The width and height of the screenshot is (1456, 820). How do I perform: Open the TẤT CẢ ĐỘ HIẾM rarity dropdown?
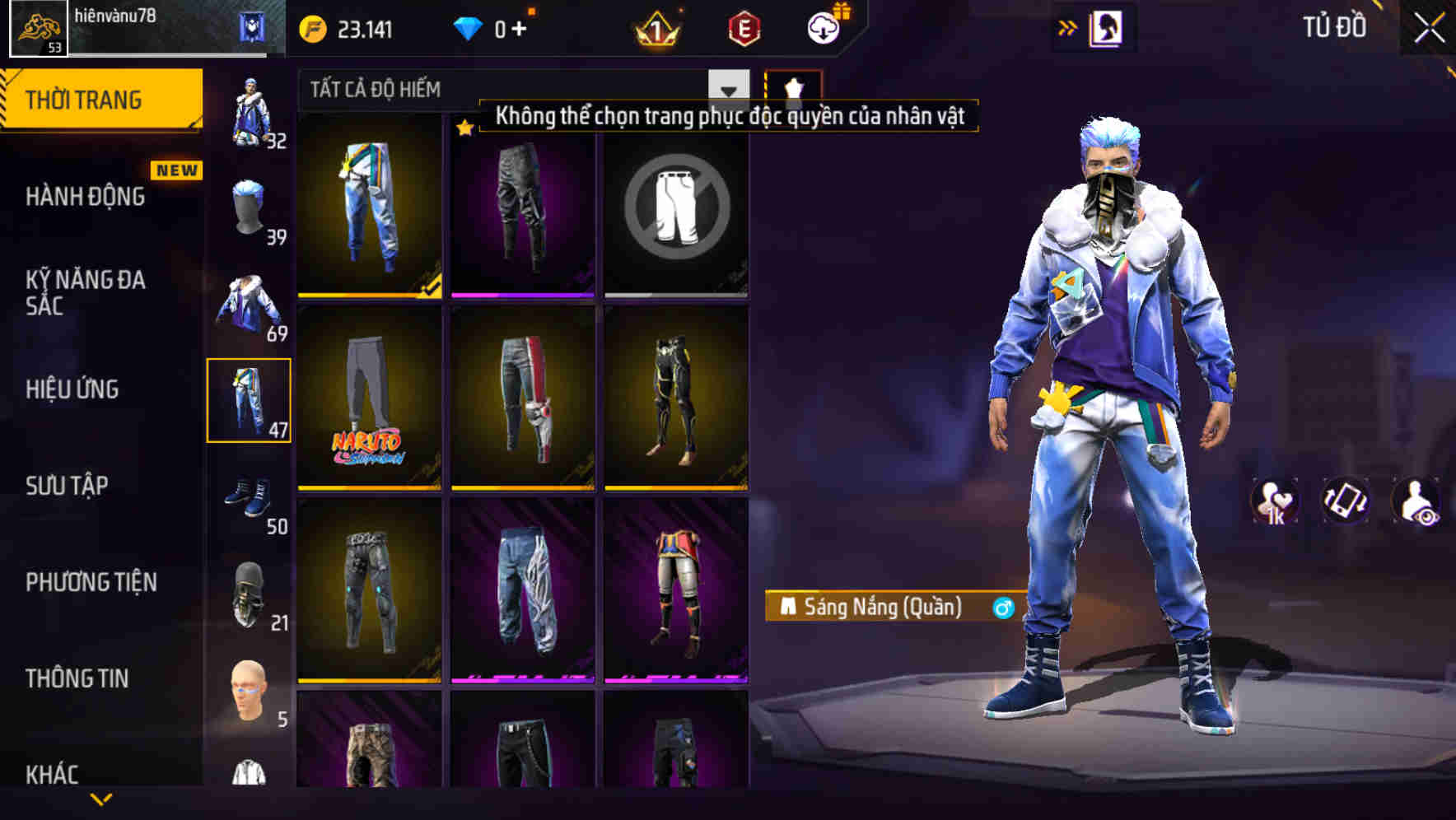pyautogui.click(x=511, y=89)
